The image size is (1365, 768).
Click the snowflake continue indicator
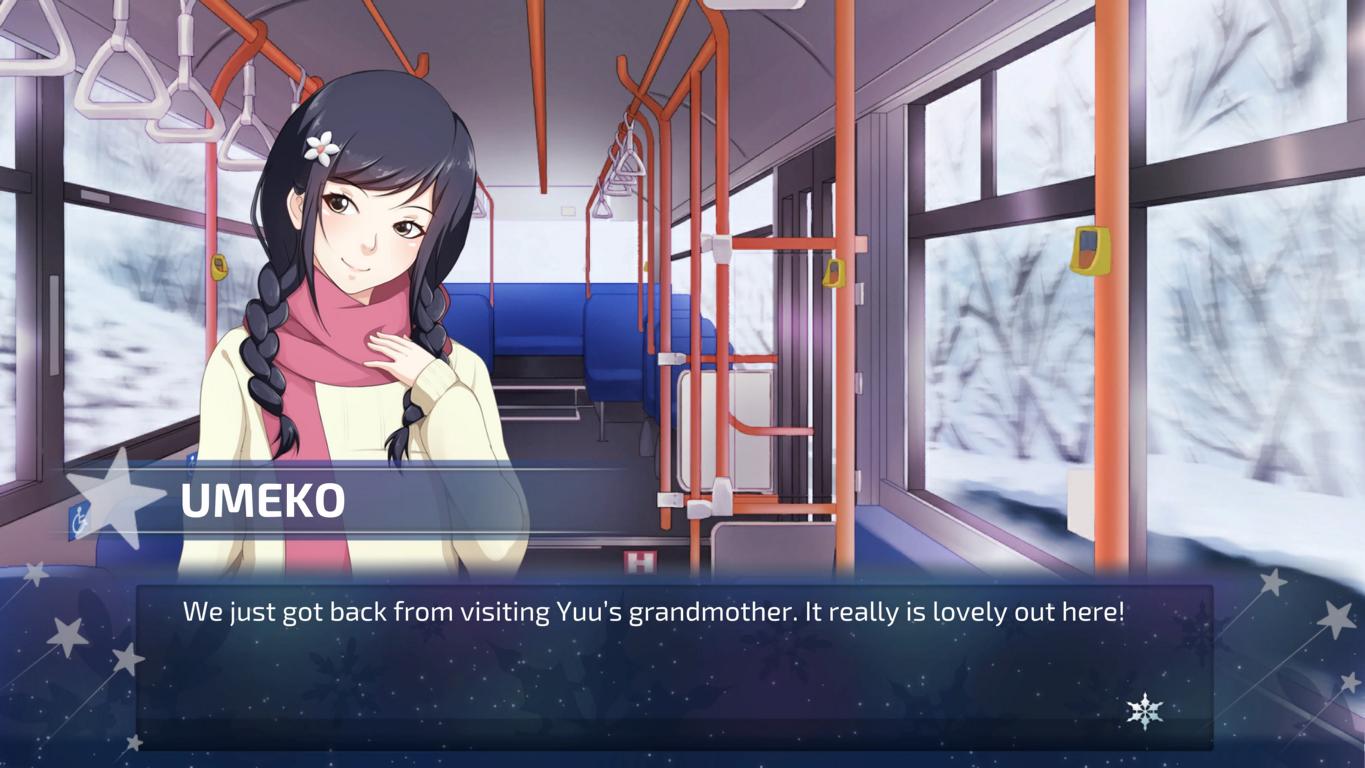1144,711
